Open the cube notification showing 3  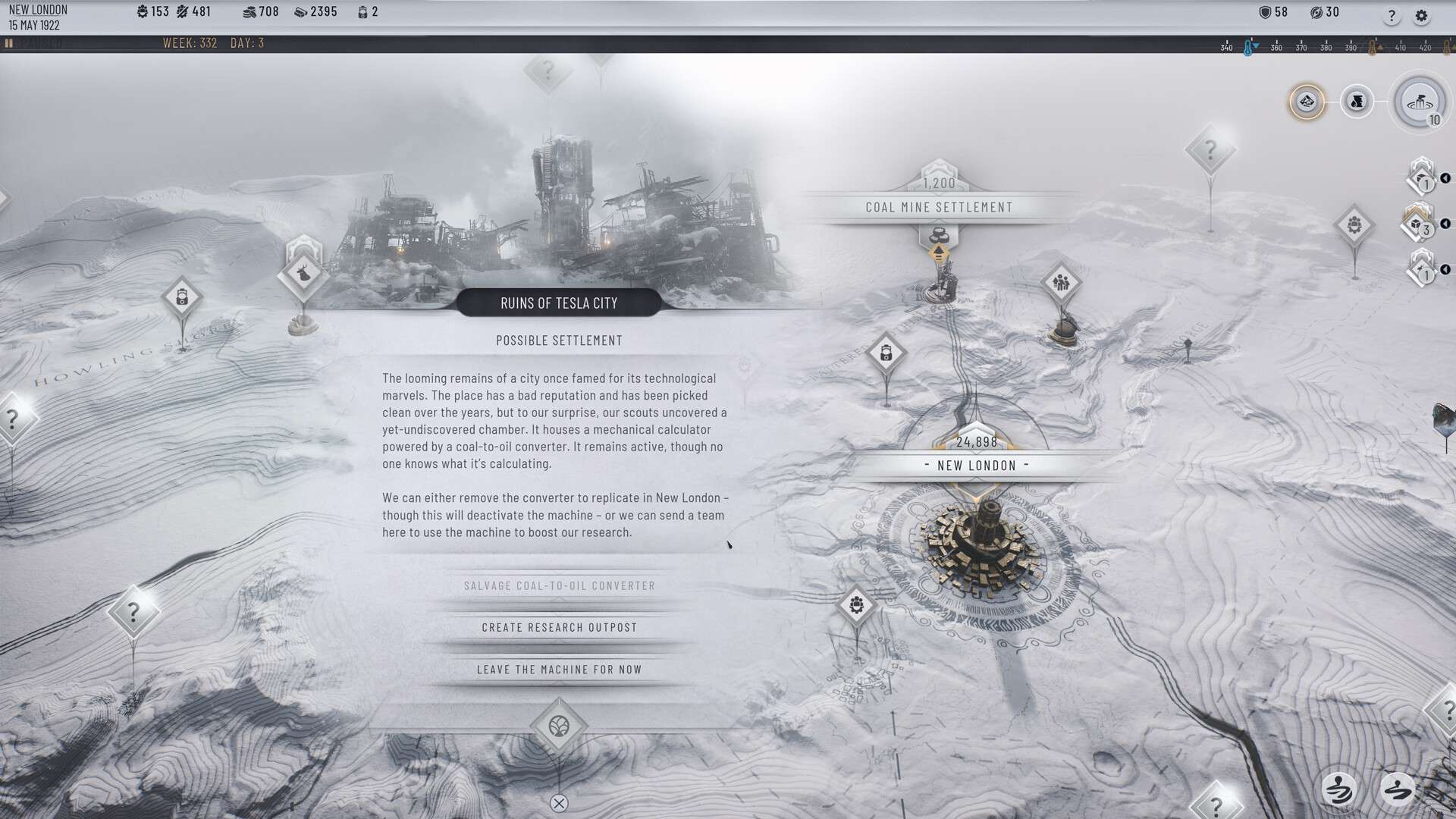[1417, 224]
